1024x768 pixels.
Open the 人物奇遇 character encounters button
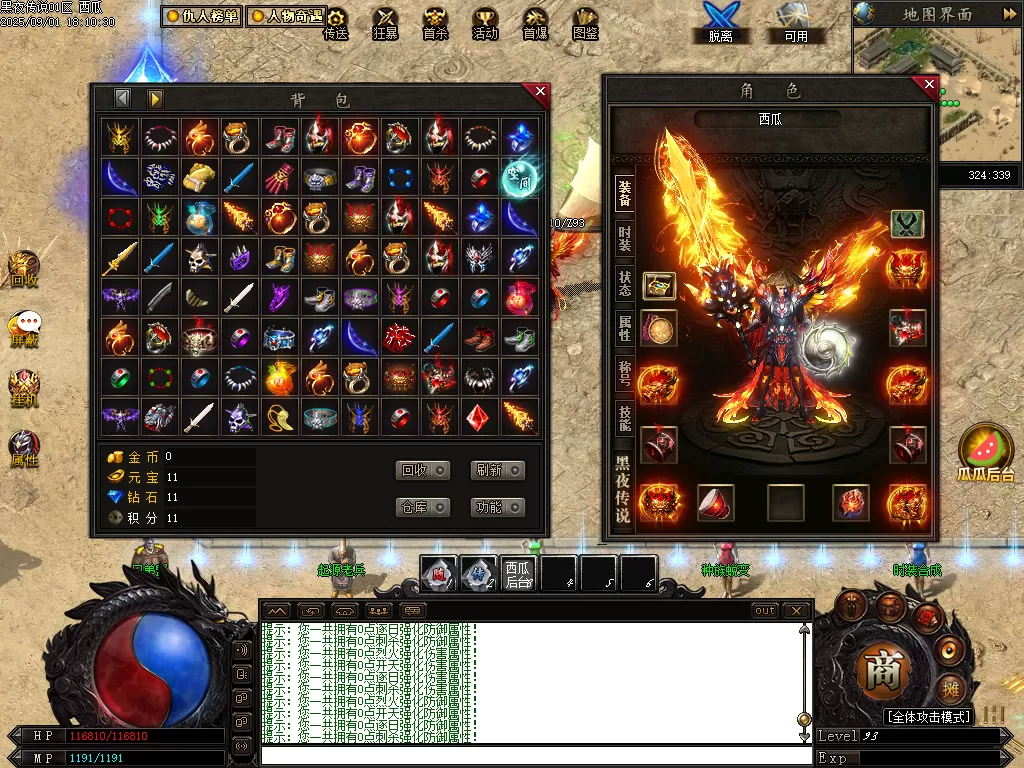[285, 17]
